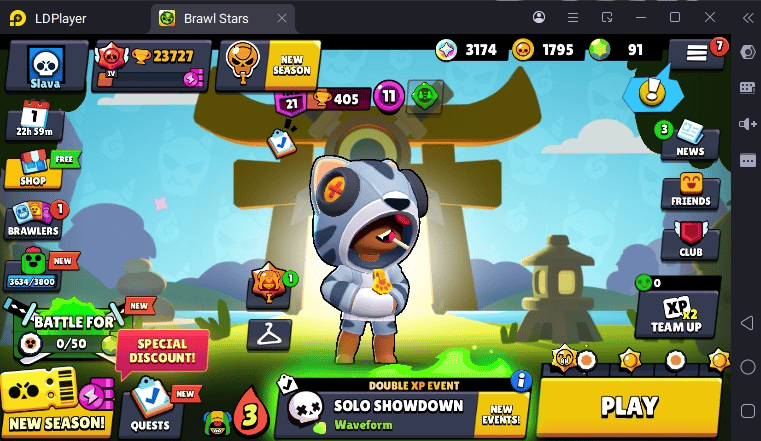Open the clothes hanger skins button

pyautogui.click(x=268, y=334)
